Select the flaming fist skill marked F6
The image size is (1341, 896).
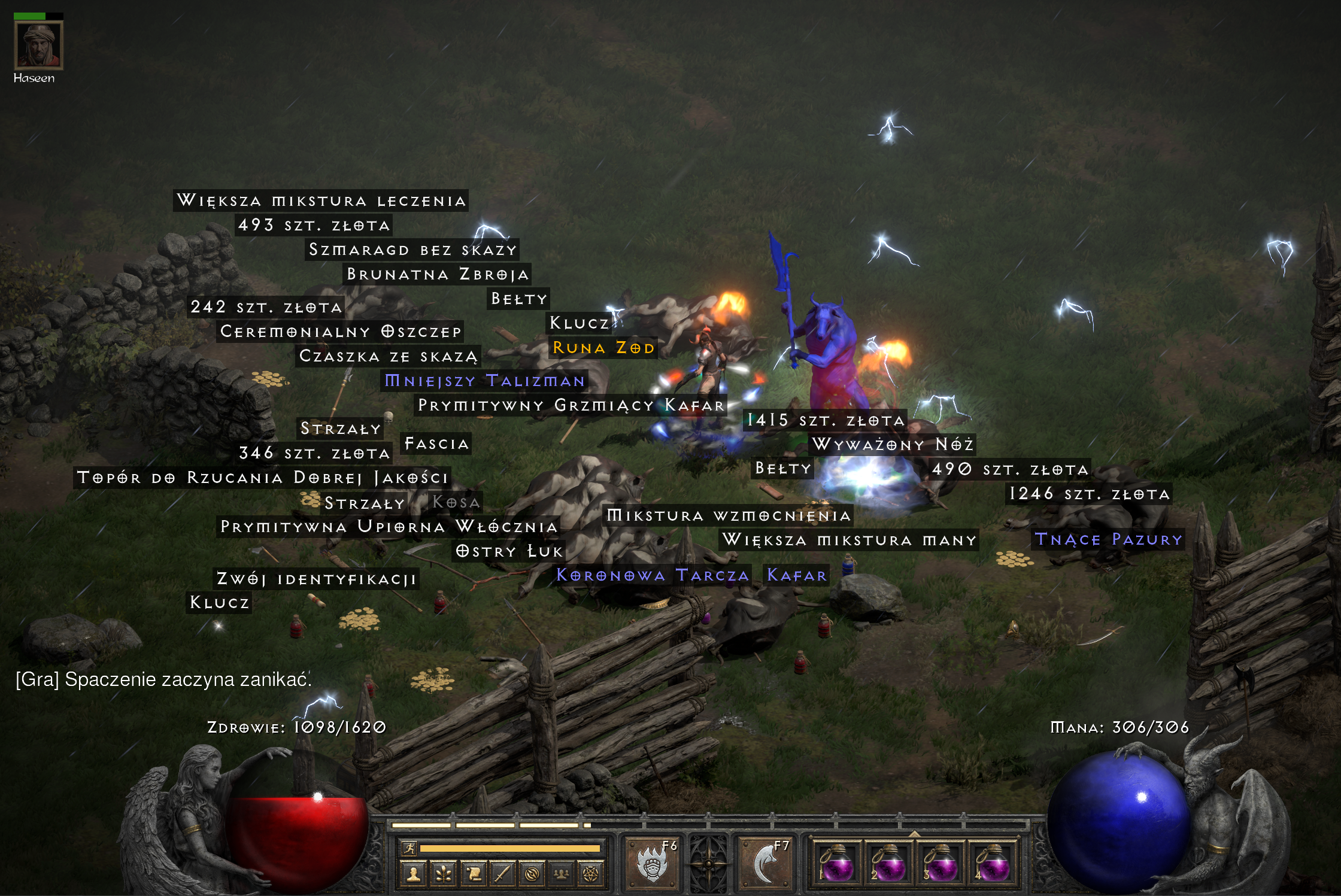tap(652, 862)
